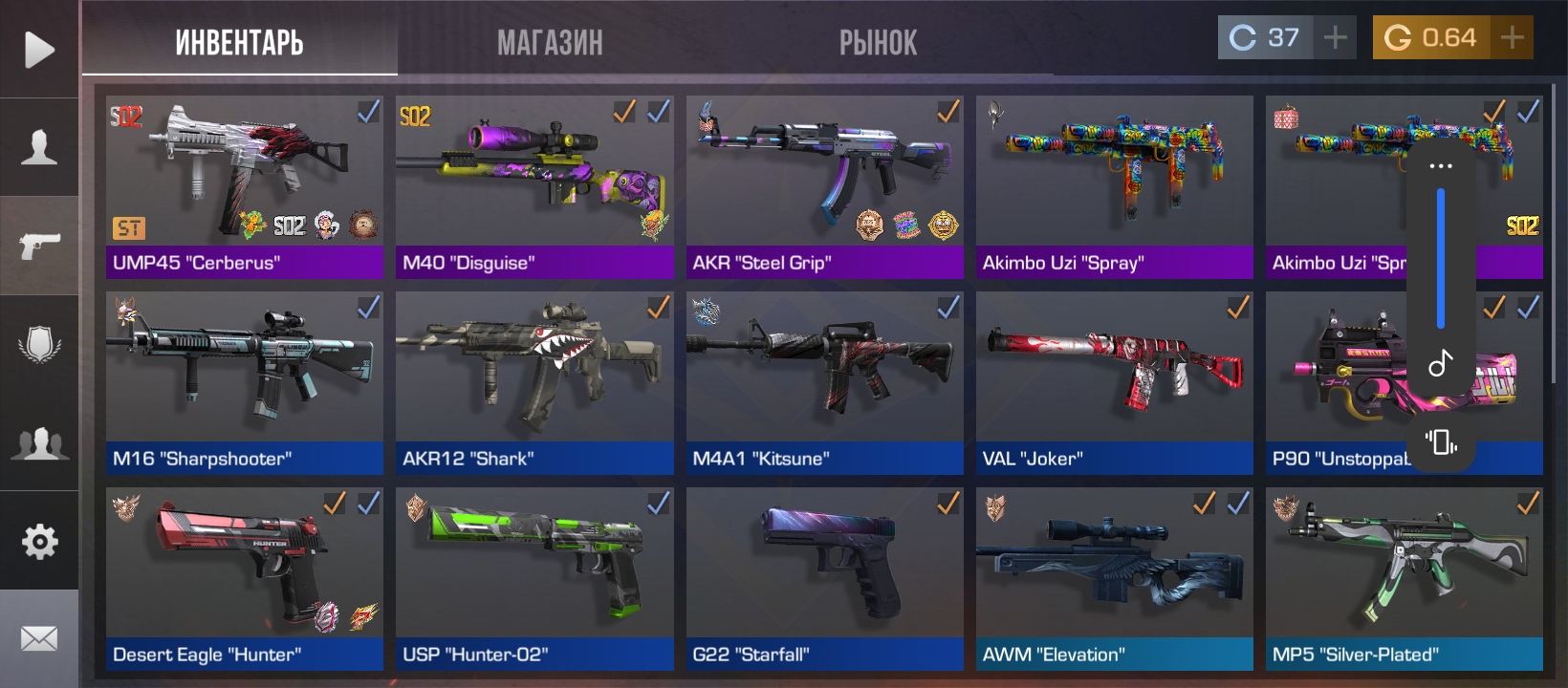Screen dimensions: 1568x688
Task: Tap the vibrate mode icon in volume overlay
Action: tap(1441, 441)
